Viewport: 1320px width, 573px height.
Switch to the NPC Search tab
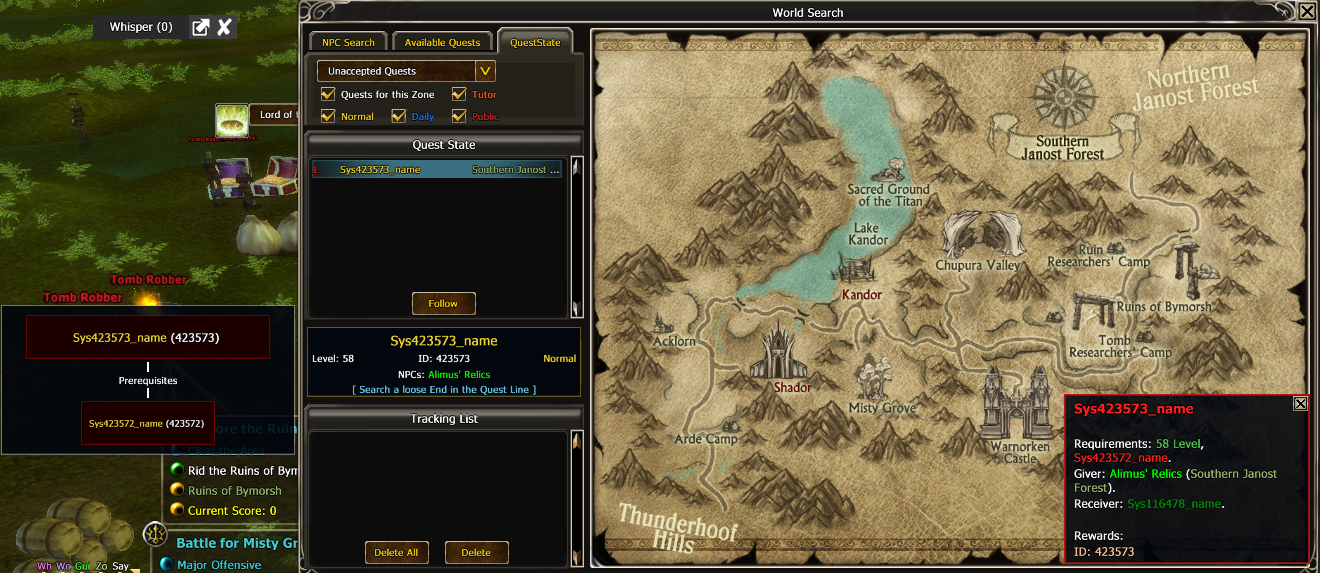click(348, 42)
